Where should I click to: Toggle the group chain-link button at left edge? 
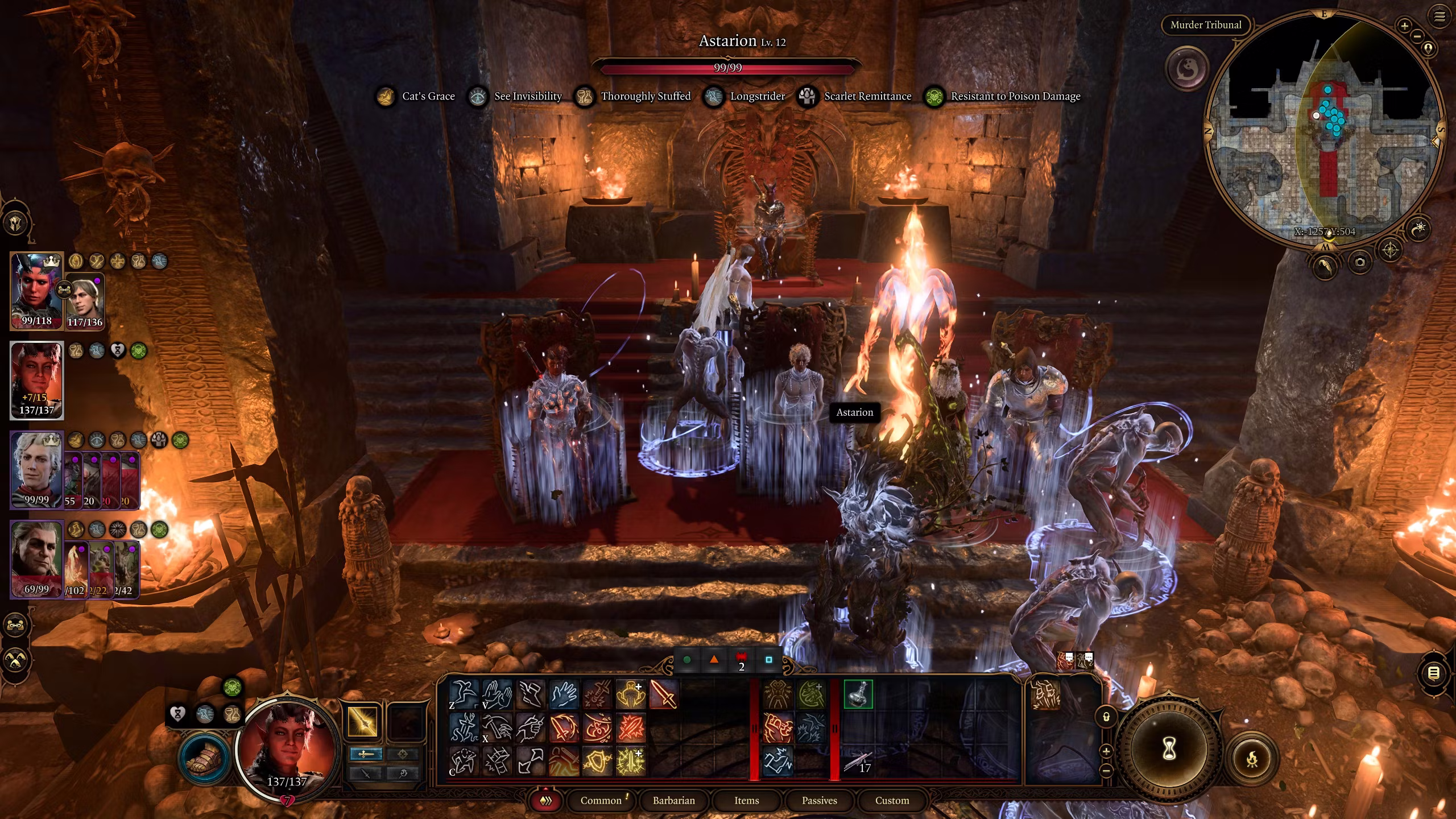coord(15,625)
